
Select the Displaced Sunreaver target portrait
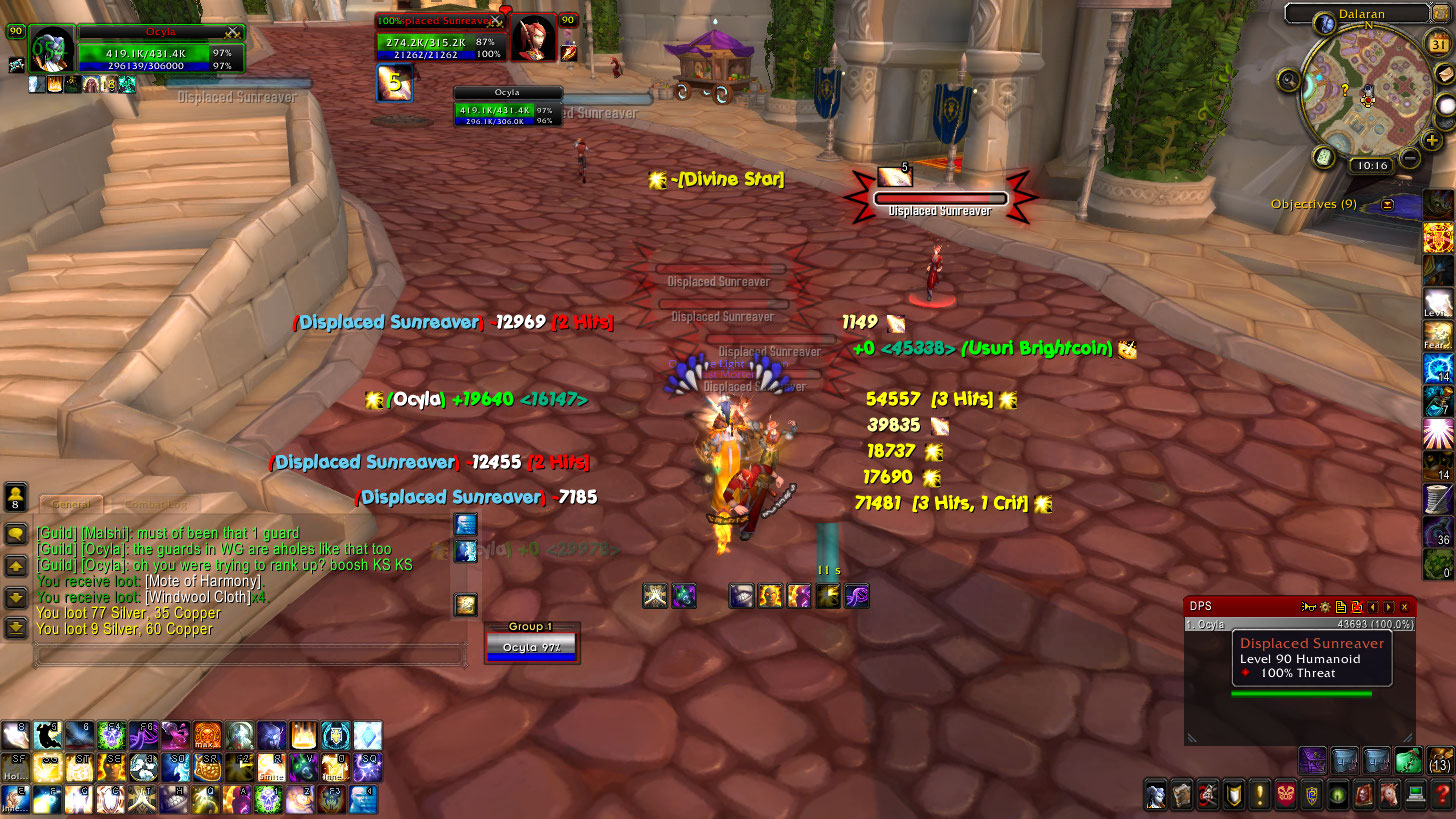tap(533, 39)
